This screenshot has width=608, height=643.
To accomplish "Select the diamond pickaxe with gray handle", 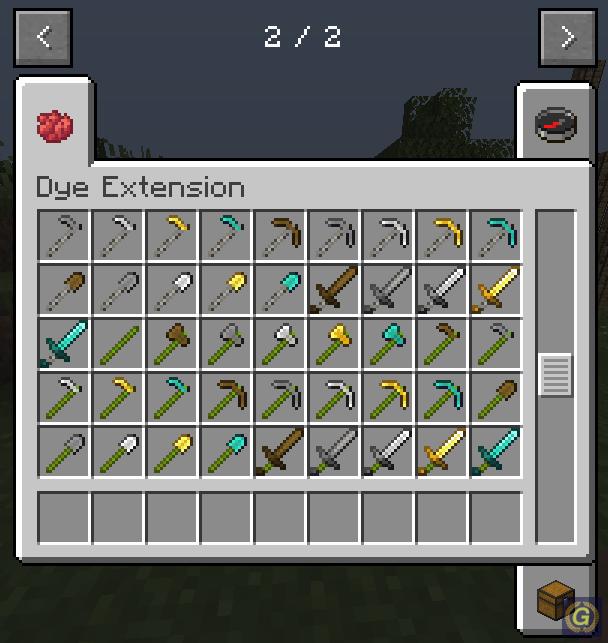I will point(497,235).
